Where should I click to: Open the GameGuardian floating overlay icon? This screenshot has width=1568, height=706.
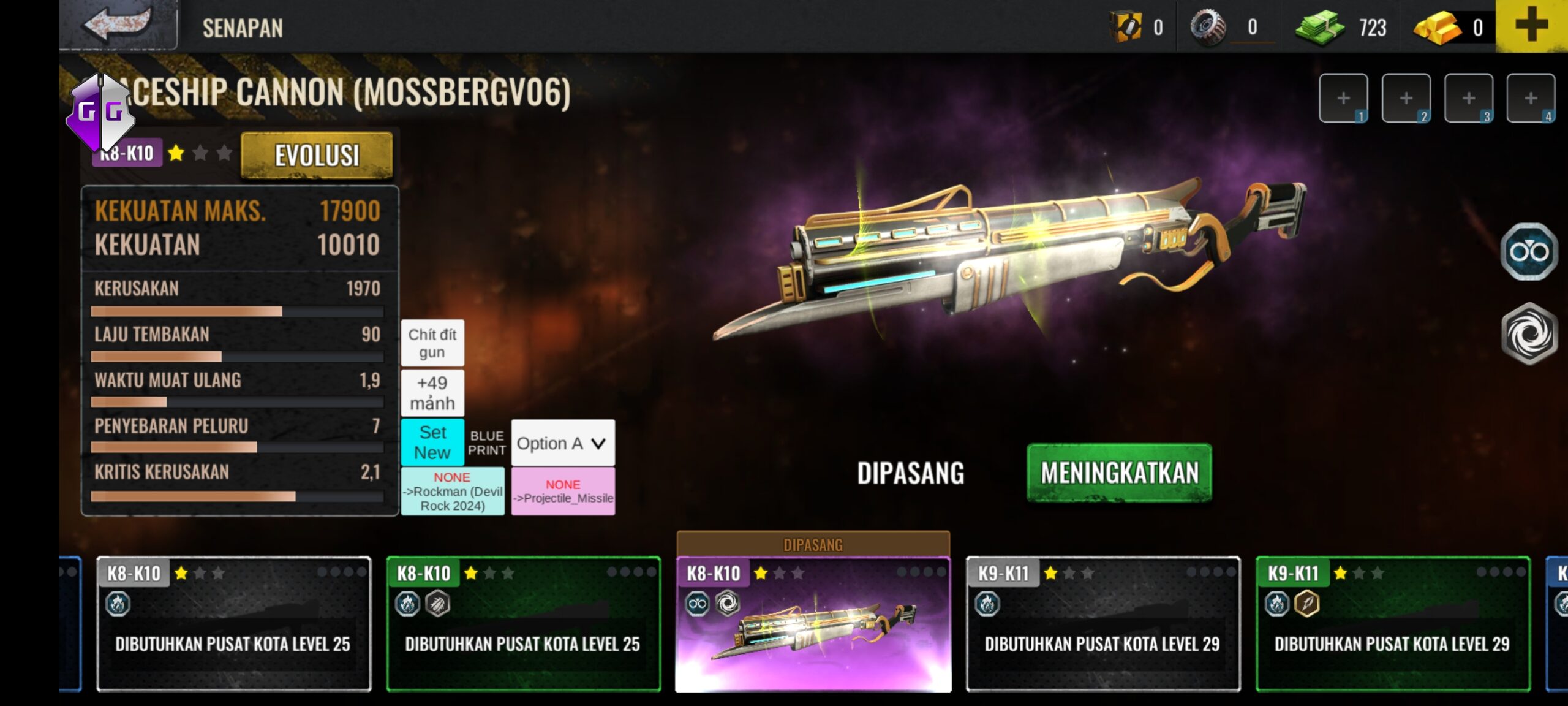(x=100, y=112)
